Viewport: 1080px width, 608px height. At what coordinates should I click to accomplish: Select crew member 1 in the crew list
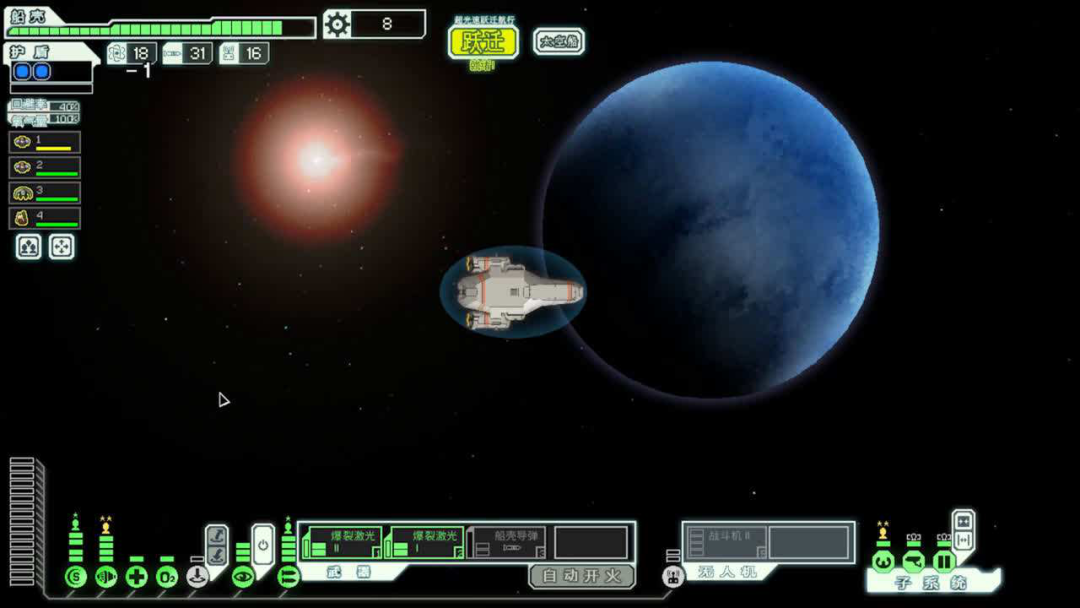(x=45, y=142)
